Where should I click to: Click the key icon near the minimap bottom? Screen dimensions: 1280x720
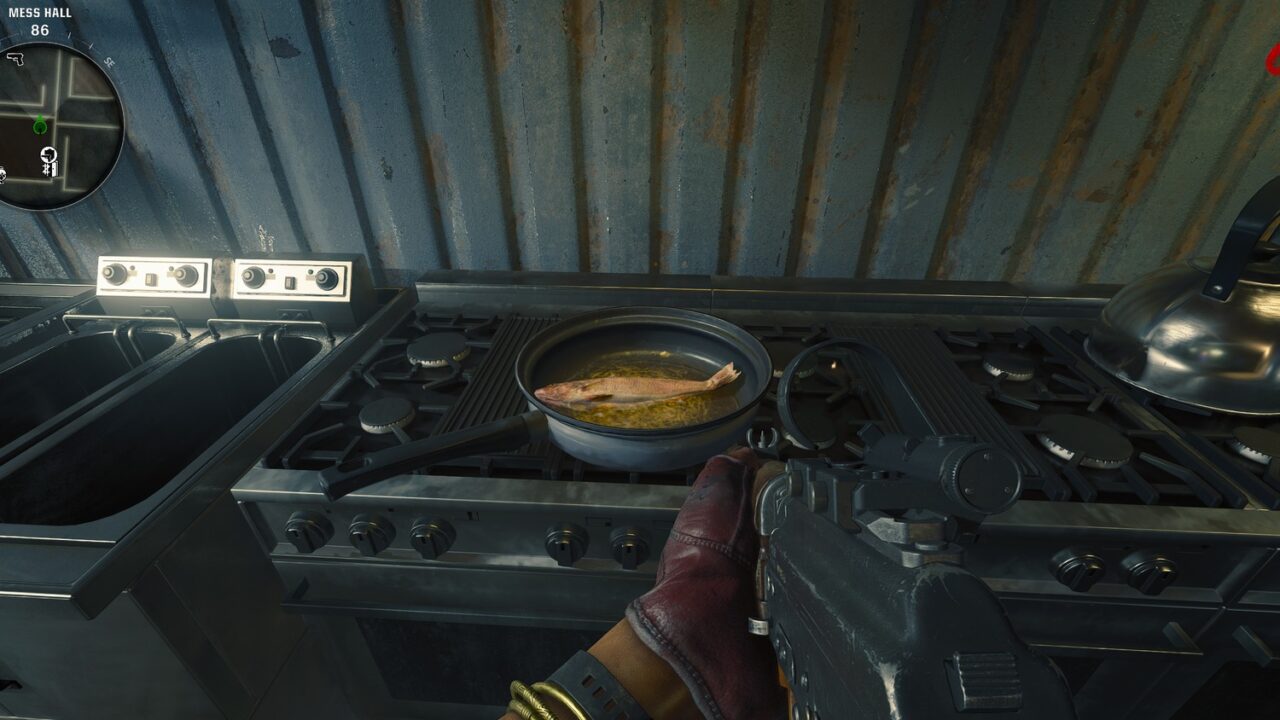pos(49,168)
